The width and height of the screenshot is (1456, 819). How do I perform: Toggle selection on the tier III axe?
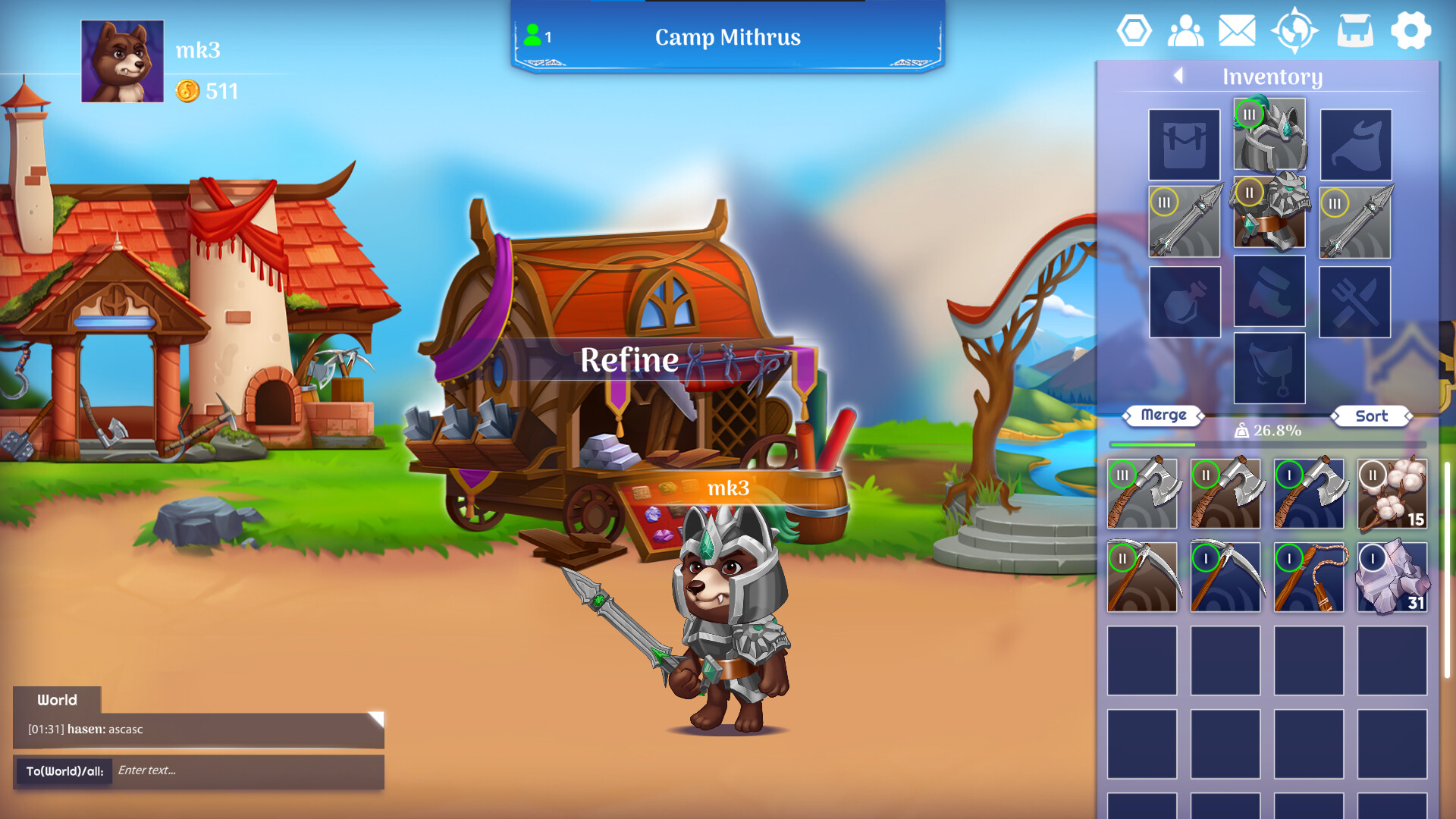1144,494
